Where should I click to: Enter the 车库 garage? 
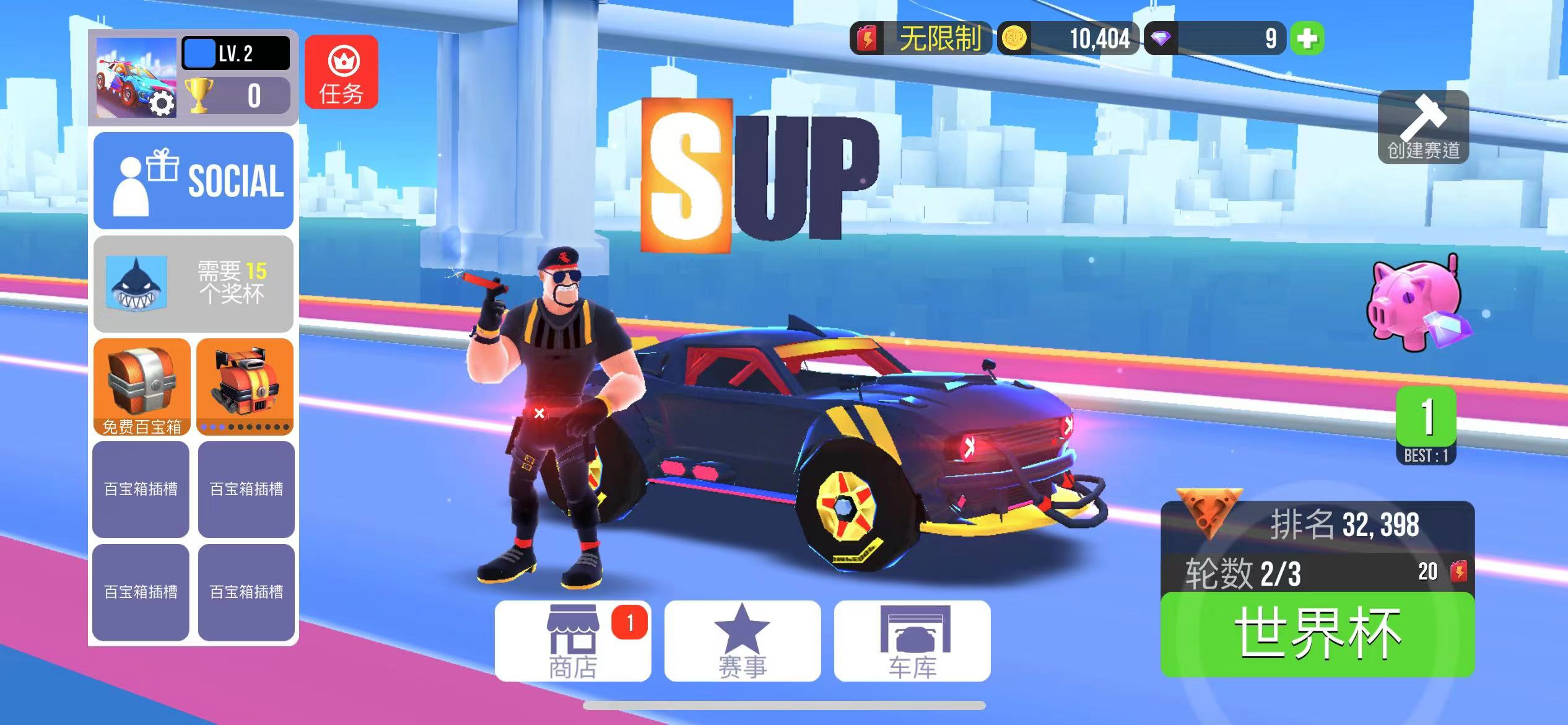click(x=912, y=641)
